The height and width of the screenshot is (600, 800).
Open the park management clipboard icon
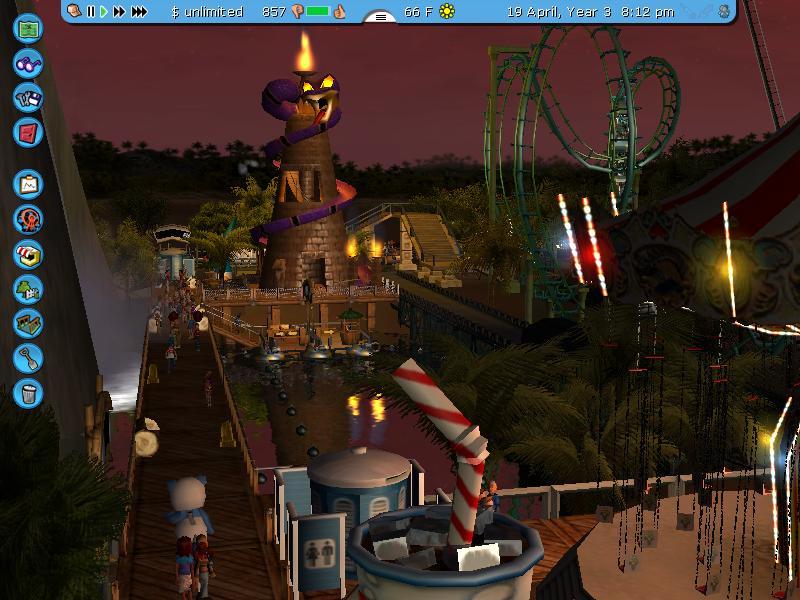[28, 184]
